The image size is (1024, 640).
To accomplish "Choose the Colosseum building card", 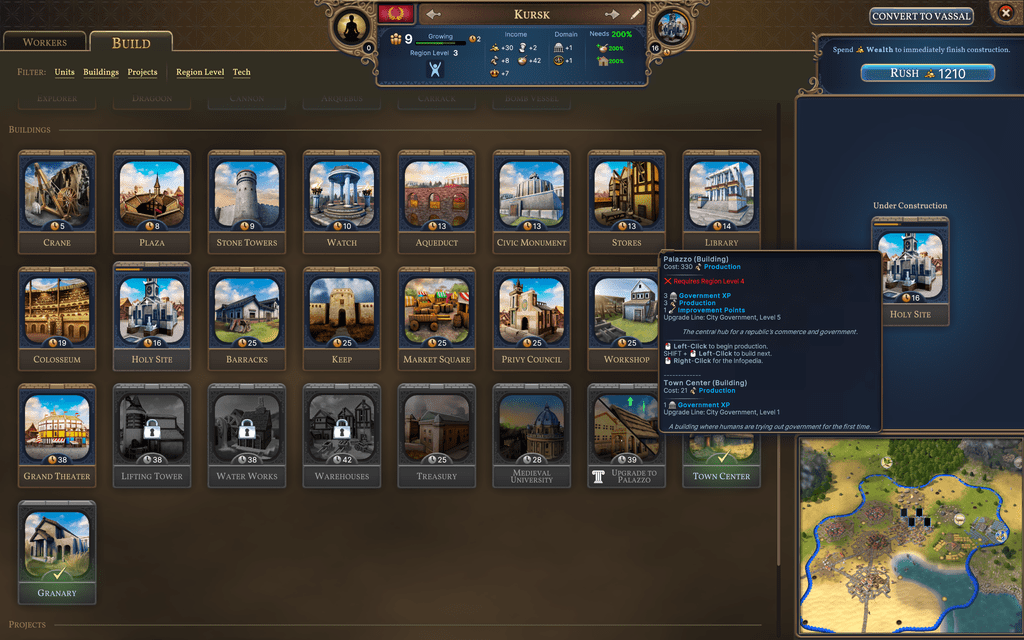I will coord(57,317).
